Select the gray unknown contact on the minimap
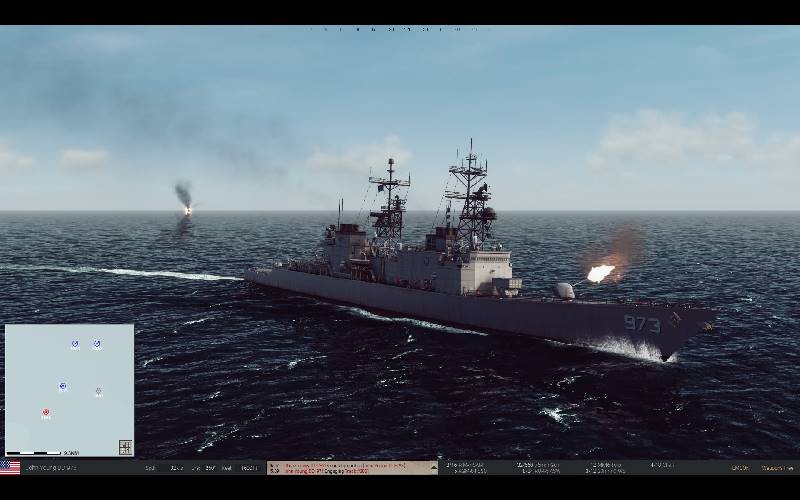This screenshot has width=800, height=500. pos(98,392)
